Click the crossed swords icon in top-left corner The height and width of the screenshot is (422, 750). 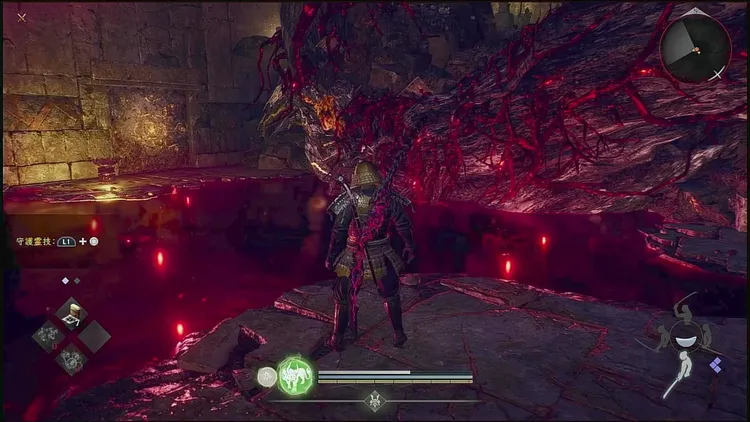[21, 17]
